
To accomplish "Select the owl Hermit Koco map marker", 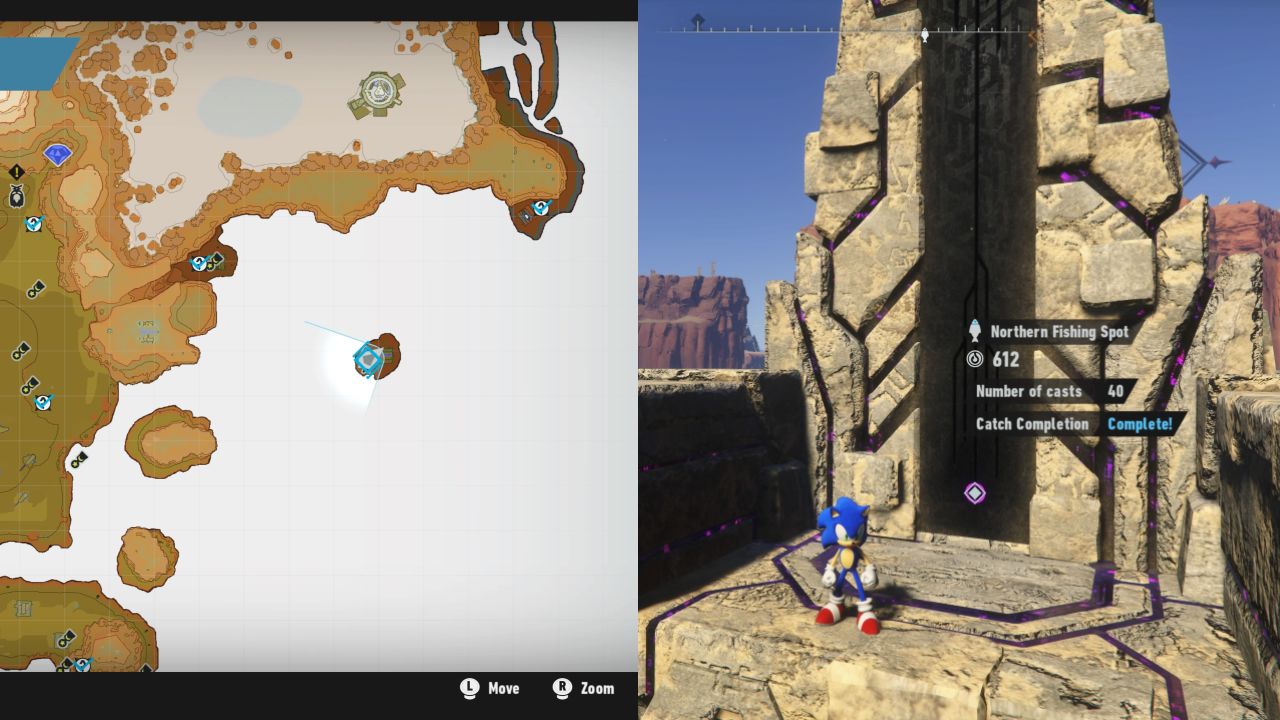I will click(x=16, y=194).
